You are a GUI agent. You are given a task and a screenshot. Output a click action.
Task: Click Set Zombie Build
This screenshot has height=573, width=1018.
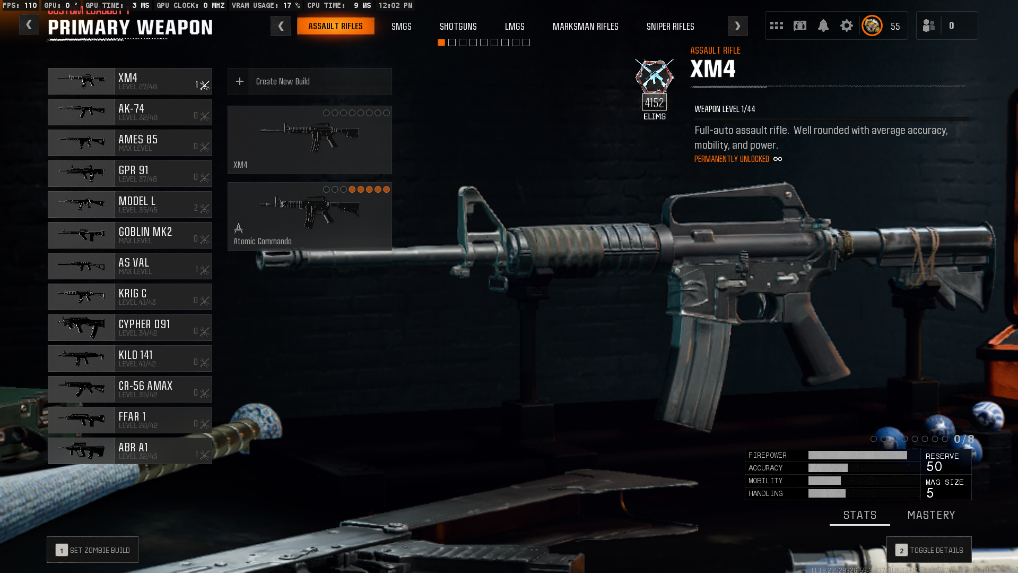[x=93, y=550]
